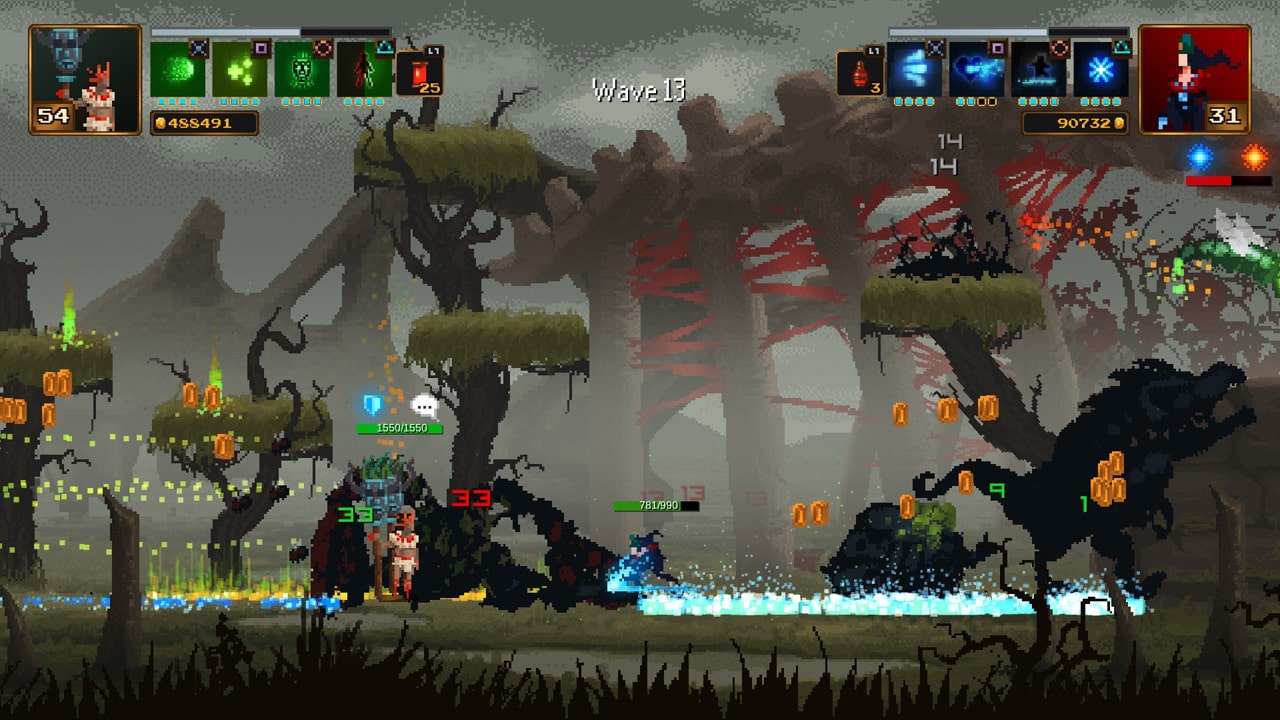Select the tiki mask spell bound to Circle
Image resolution: width=1280 pixels, height=720 pixels.
tap(305, 70)
